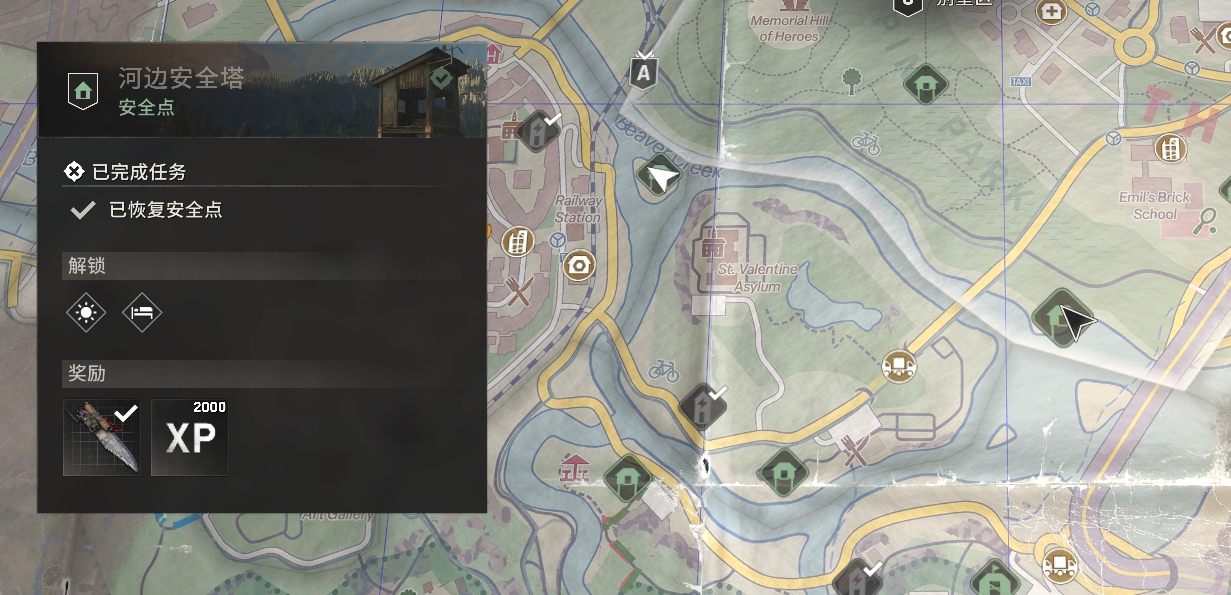Viewport: 1231px width, 595px height.
Task: Click the 2000 XP reward tile
Action: click(190, 437)
